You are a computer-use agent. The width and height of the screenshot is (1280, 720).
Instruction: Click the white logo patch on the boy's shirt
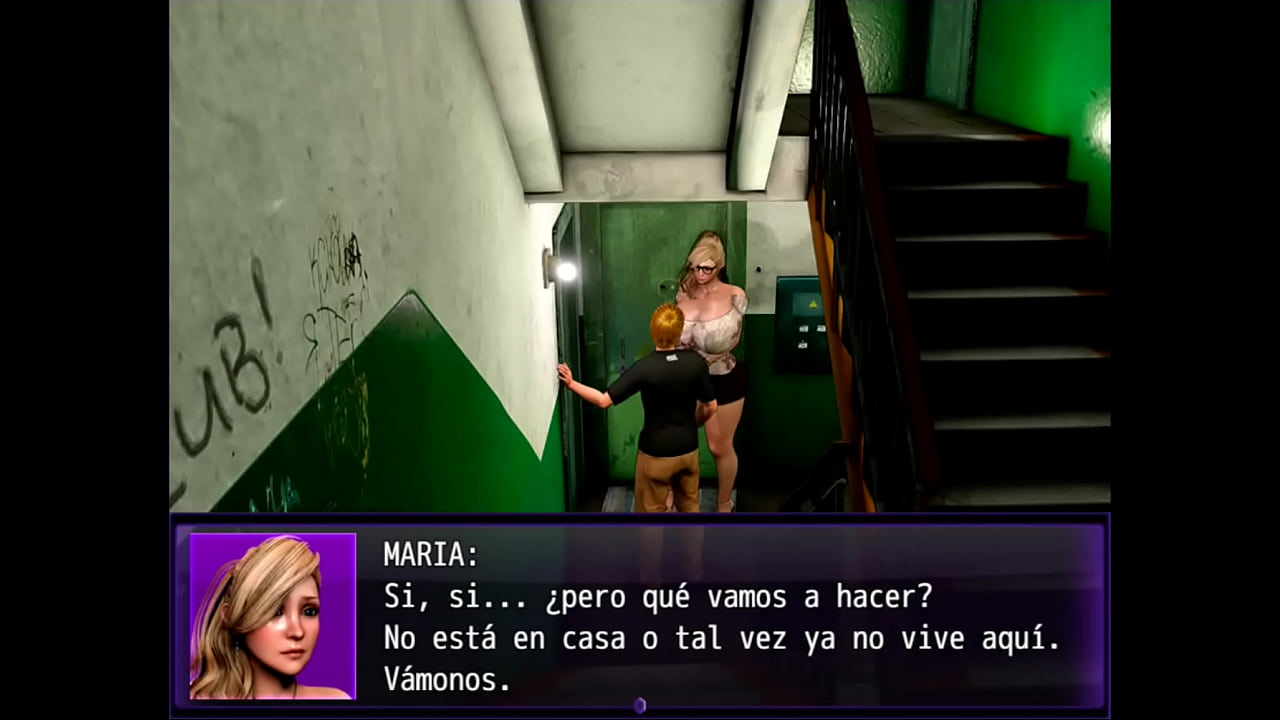coord(672,360)
